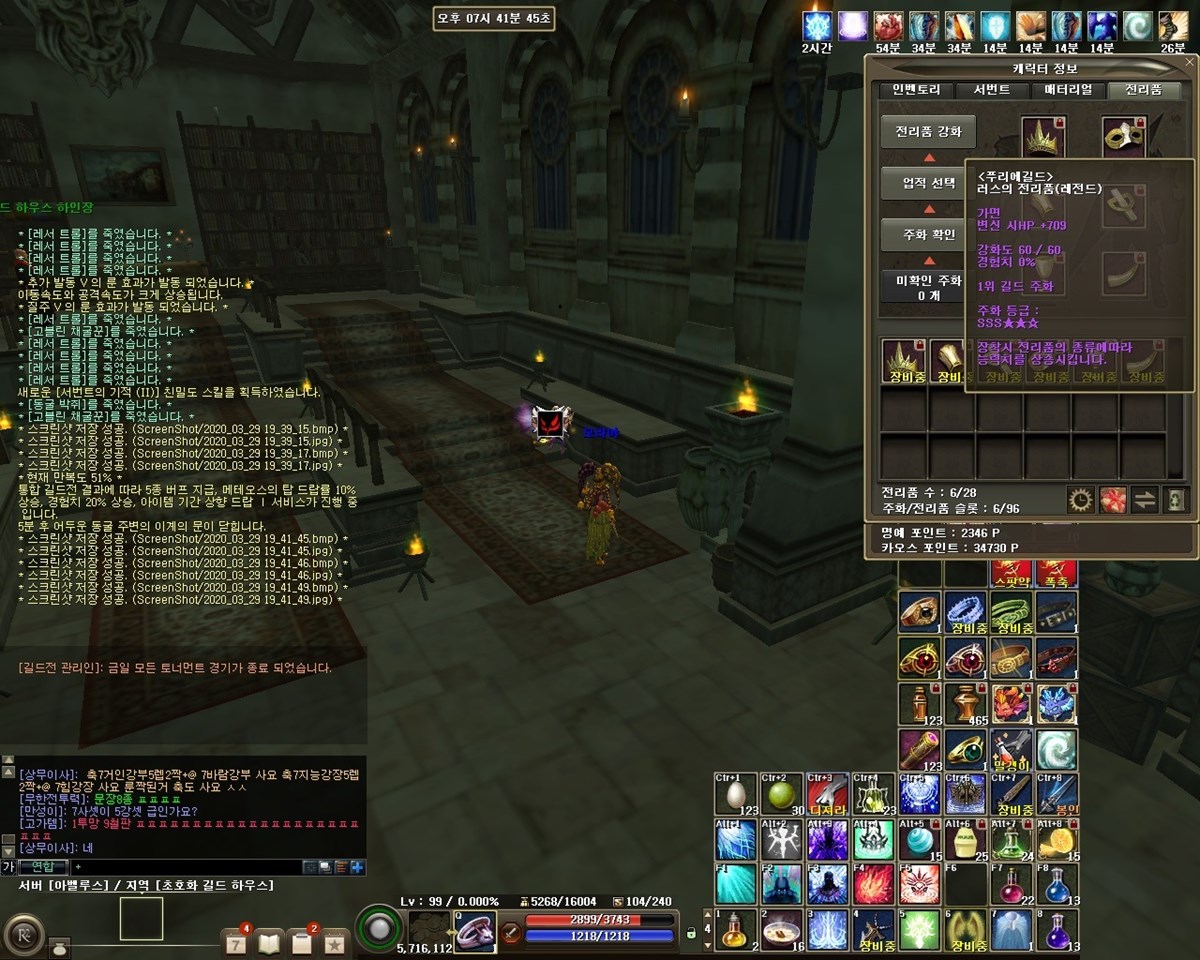Use the lemon slice item on Alt+8

click(1058, 840)
